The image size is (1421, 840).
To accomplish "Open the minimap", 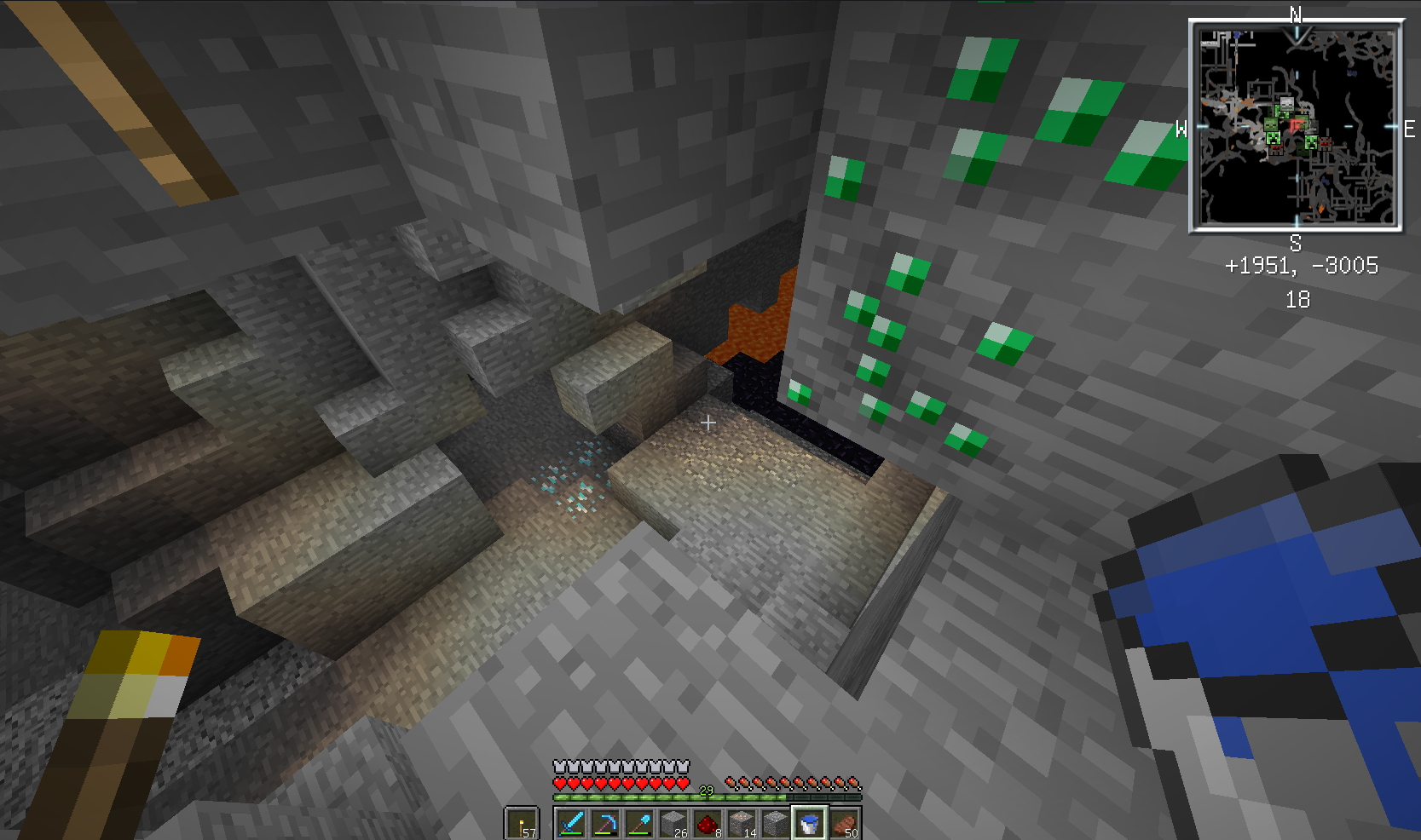I will 1296,126.
